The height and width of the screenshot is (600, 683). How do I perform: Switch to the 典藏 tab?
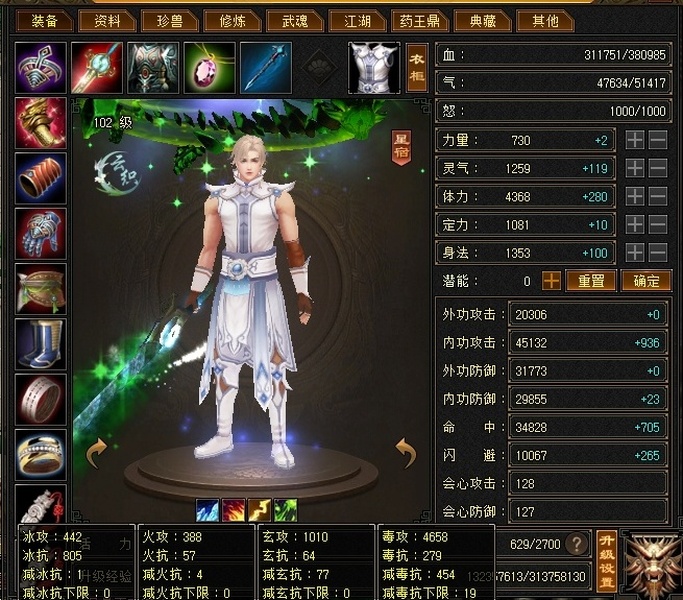pyautogui.click(x=482, y=20)
